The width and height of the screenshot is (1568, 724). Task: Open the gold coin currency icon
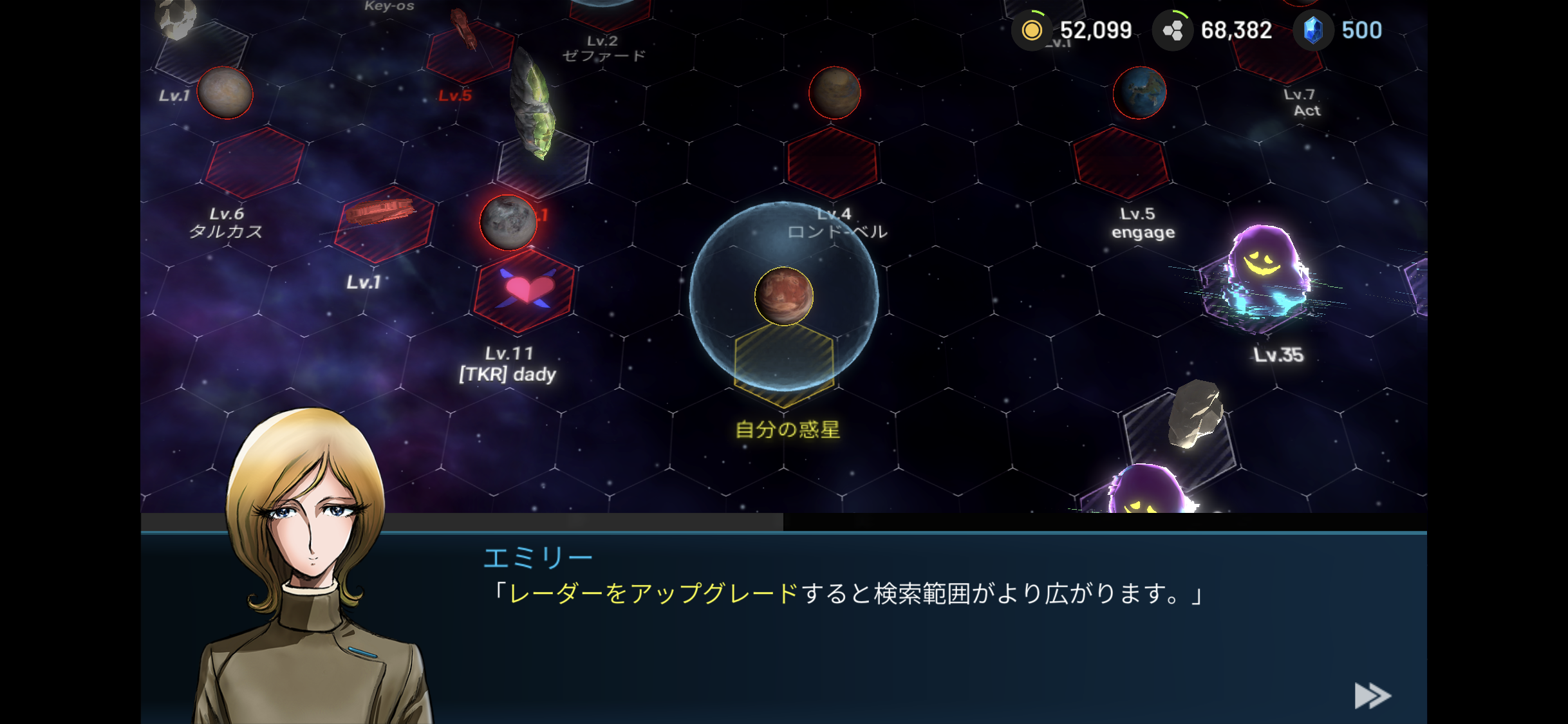point(1032,30)
